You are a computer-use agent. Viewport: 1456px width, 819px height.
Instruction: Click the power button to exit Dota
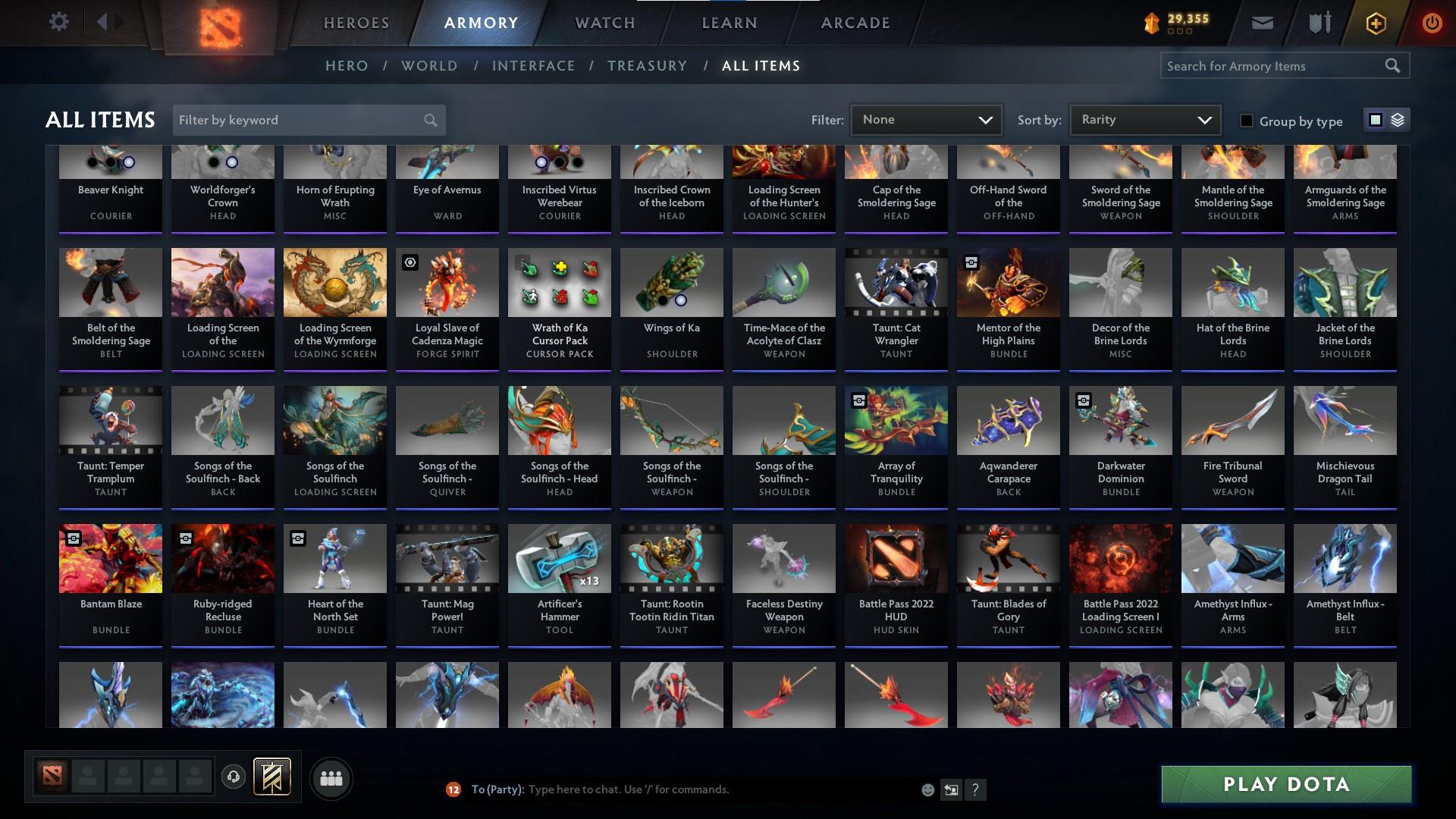point(1432,23)
